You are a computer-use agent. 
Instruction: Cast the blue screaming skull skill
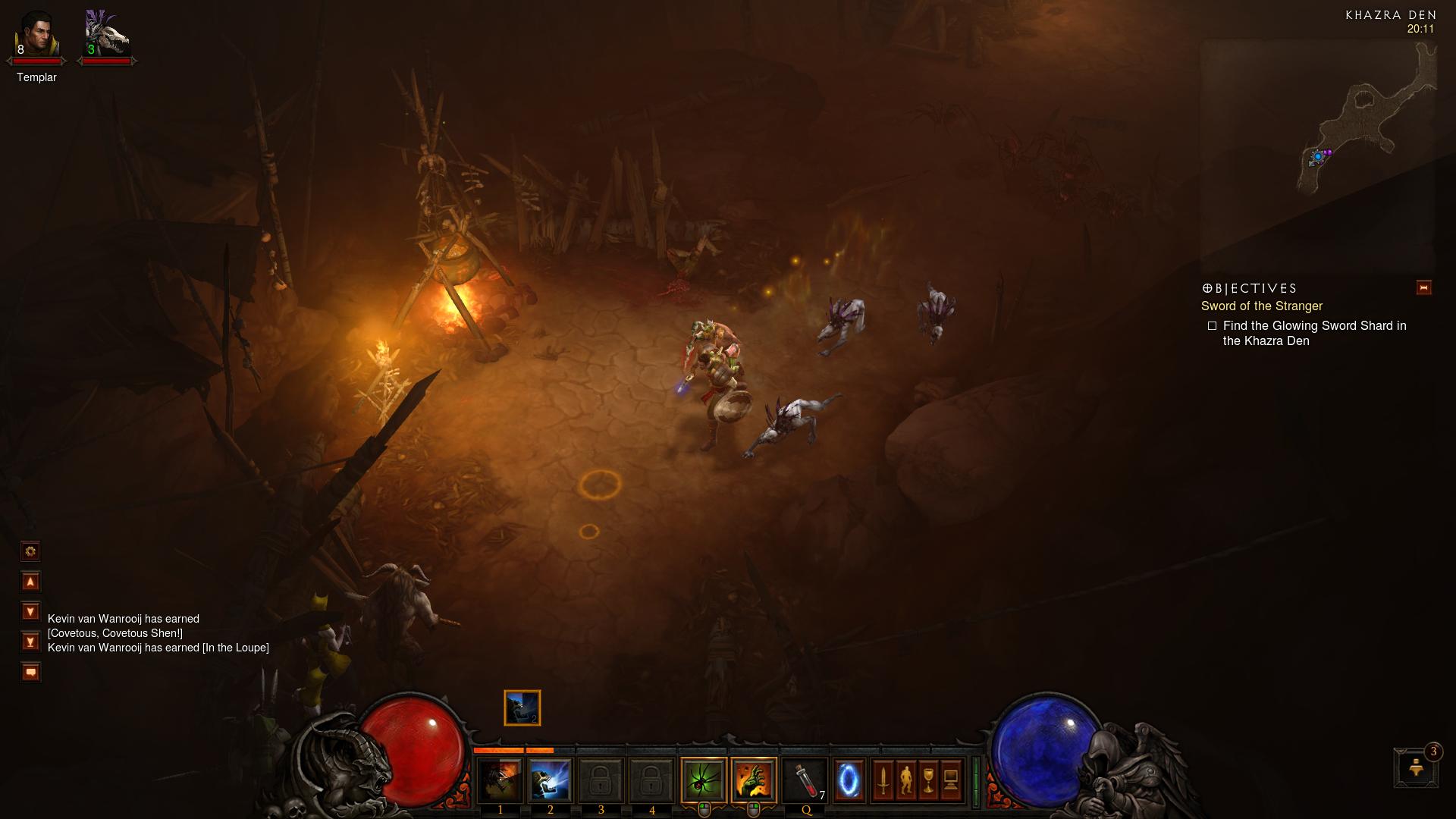[x=550, y=780]
